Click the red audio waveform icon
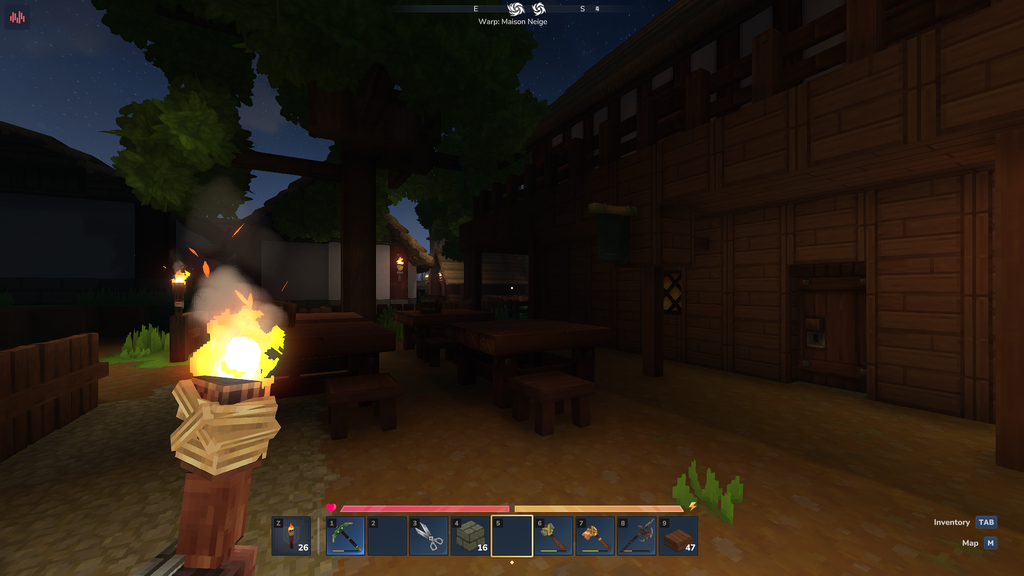 point(17,17)
